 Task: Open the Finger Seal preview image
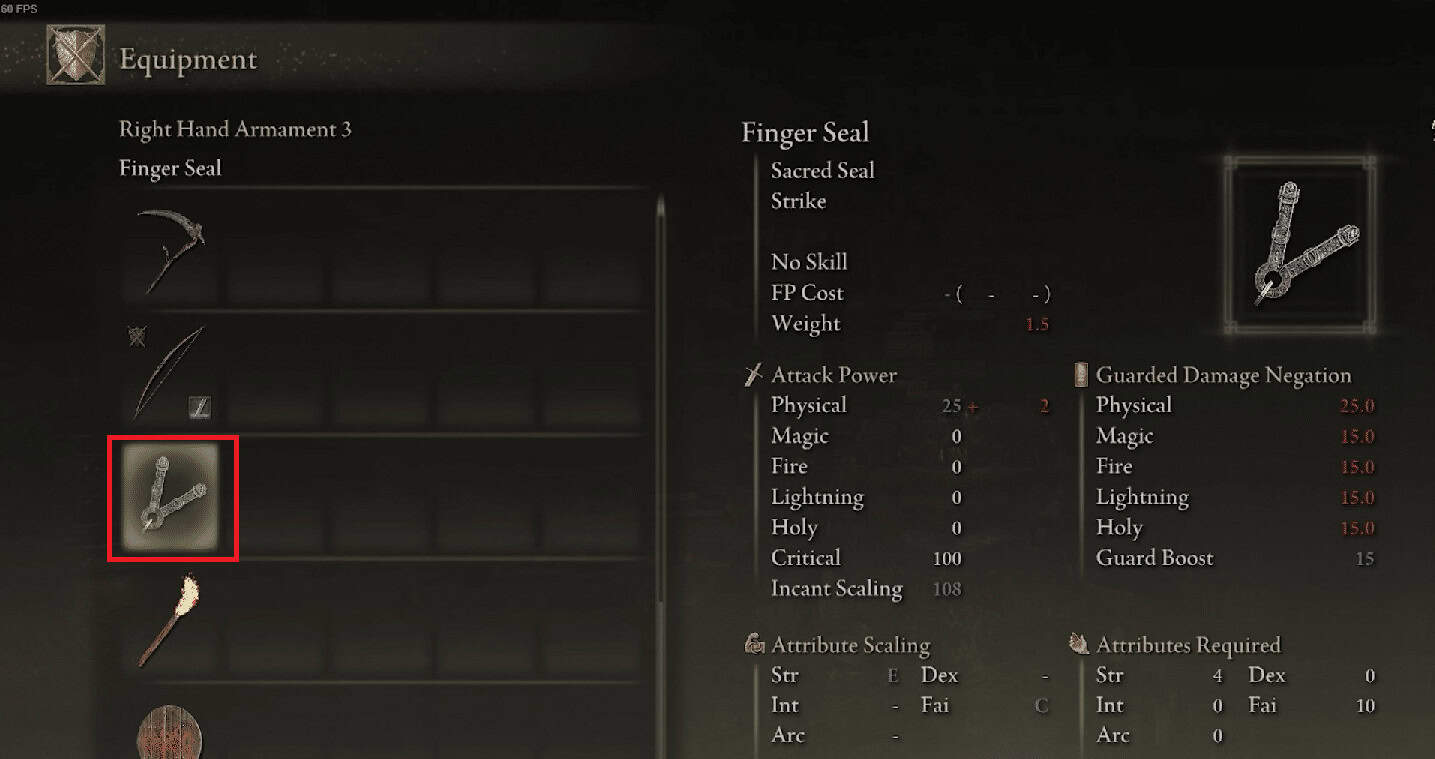(1298, 243)
